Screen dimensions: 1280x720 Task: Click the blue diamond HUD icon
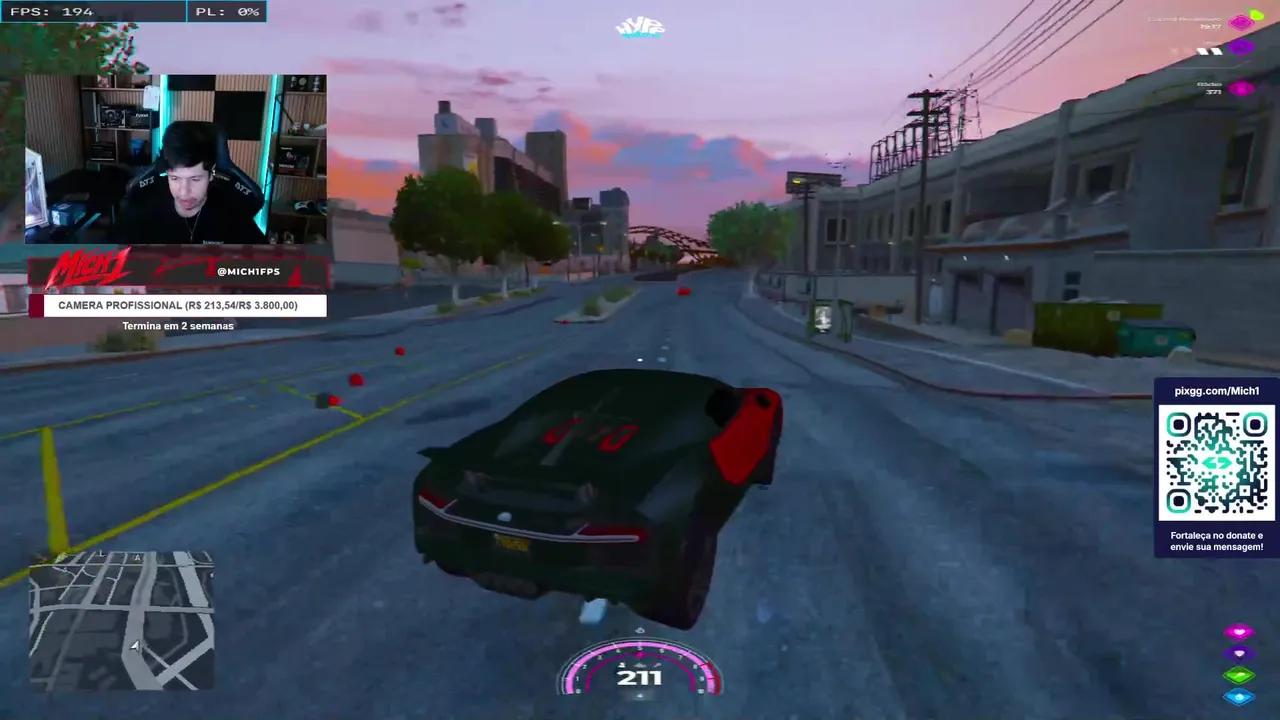[1239, 695]
